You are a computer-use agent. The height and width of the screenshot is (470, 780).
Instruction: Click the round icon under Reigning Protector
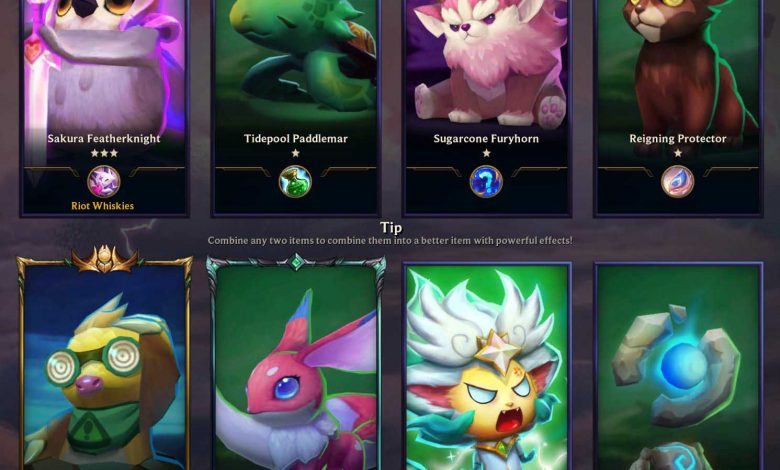(x=678, y=181)
